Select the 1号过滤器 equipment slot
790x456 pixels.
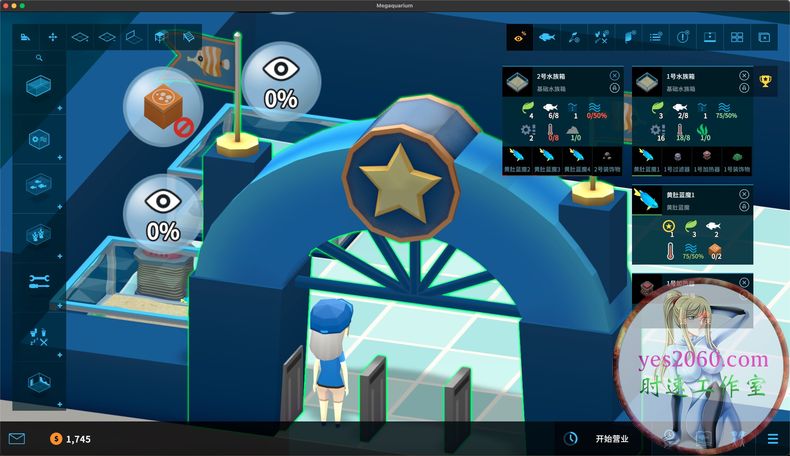coord(678,158)
